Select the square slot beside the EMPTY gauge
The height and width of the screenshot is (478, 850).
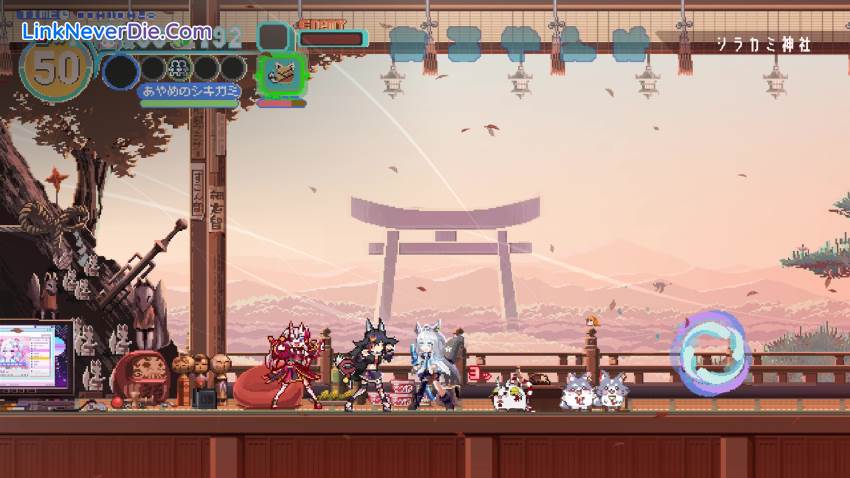click(x=273, y=36)
